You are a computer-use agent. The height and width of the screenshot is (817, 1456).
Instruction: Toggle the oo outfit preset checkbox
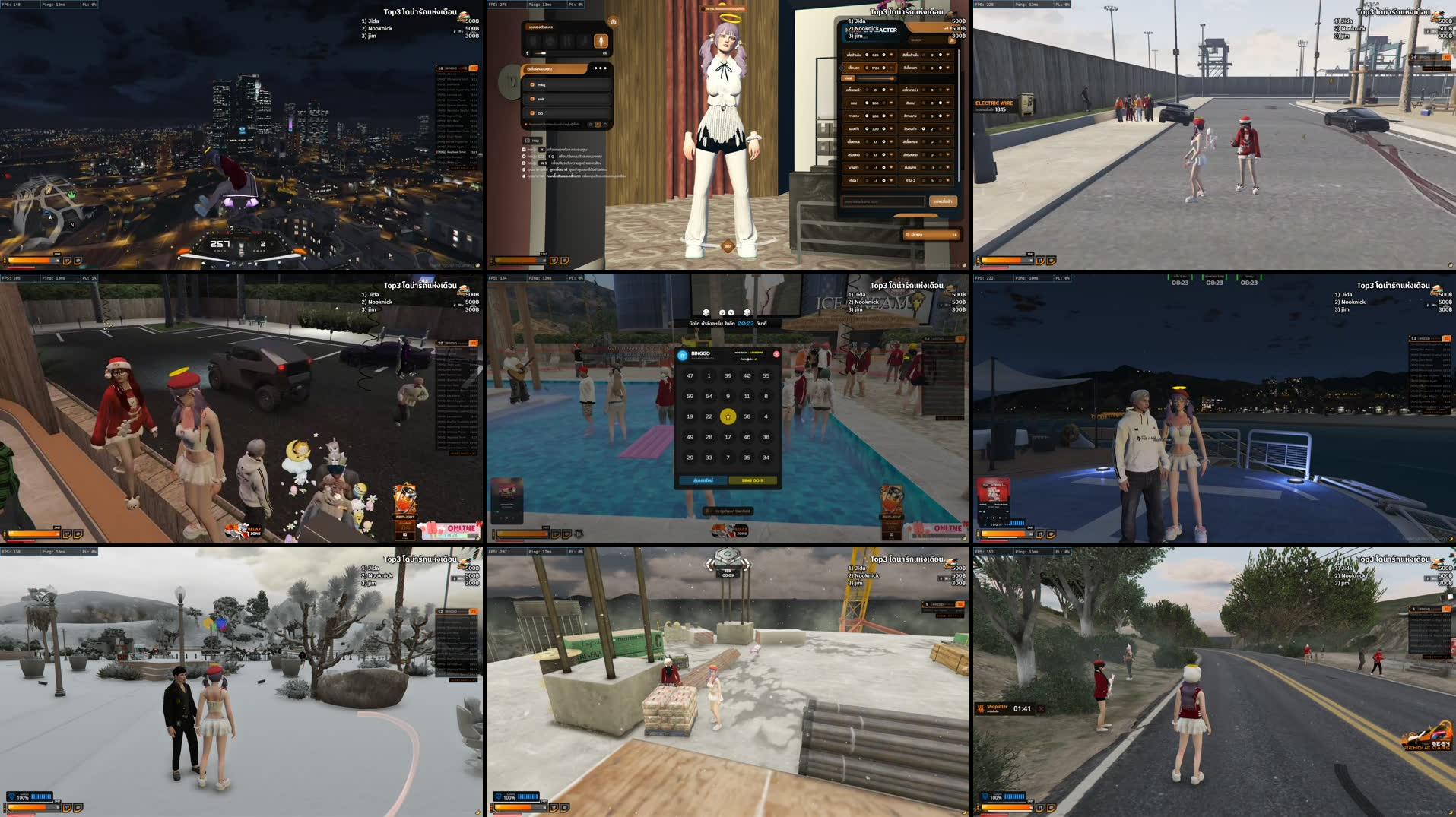click(x=533, y=113)
